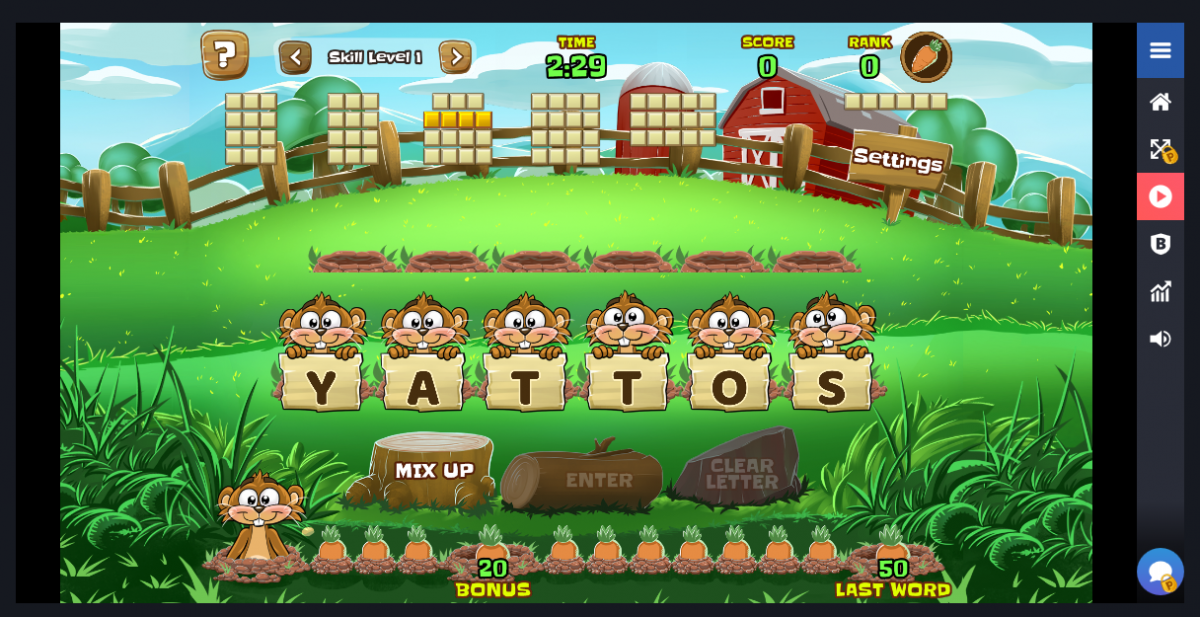Open the wooden Settings sign
The height and width of the screenshot is (617, 1200).
[898, 160]
